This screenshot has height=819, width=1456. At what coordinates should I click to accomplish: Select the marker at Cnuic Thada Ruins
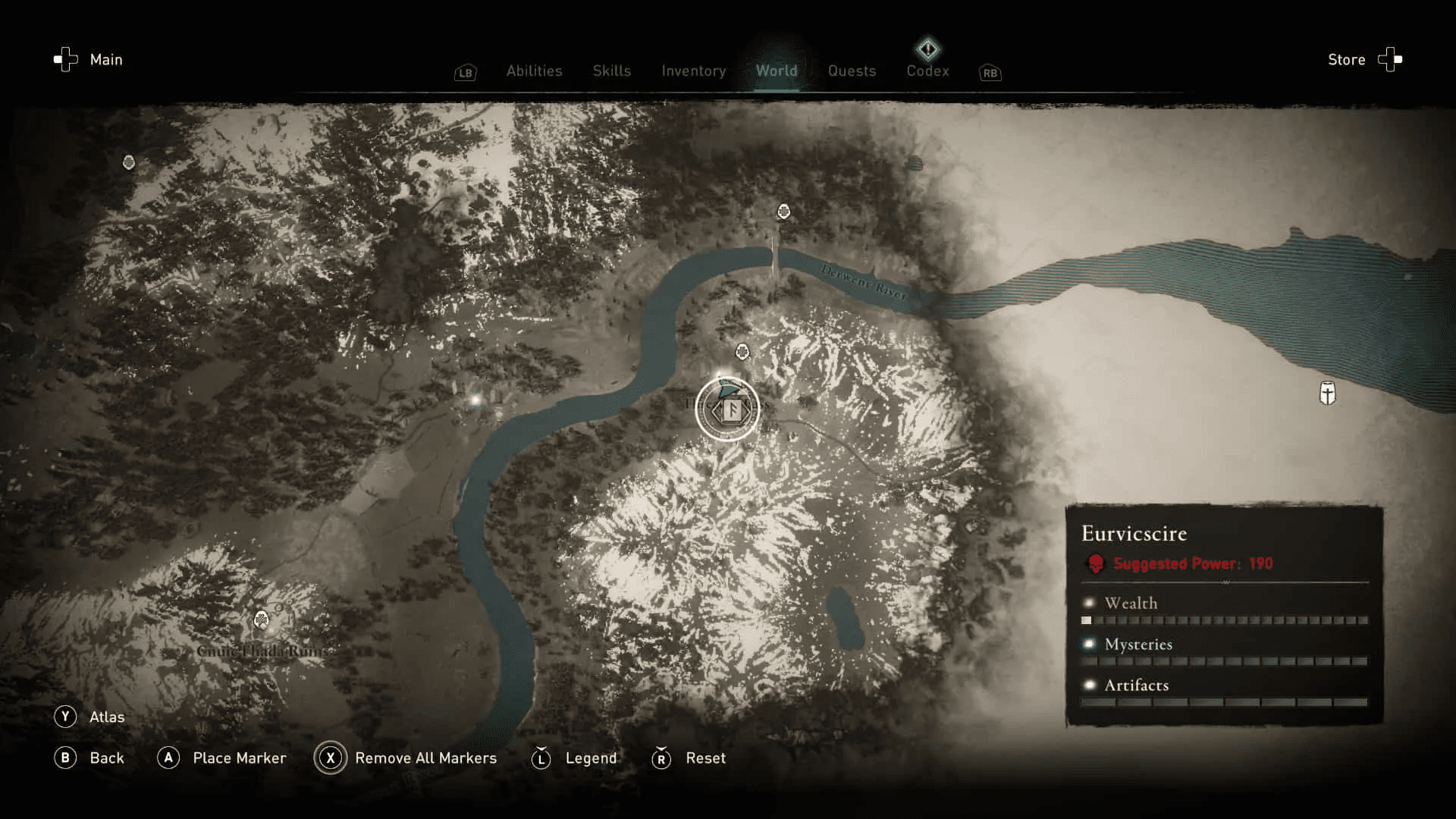coord(262,620)
